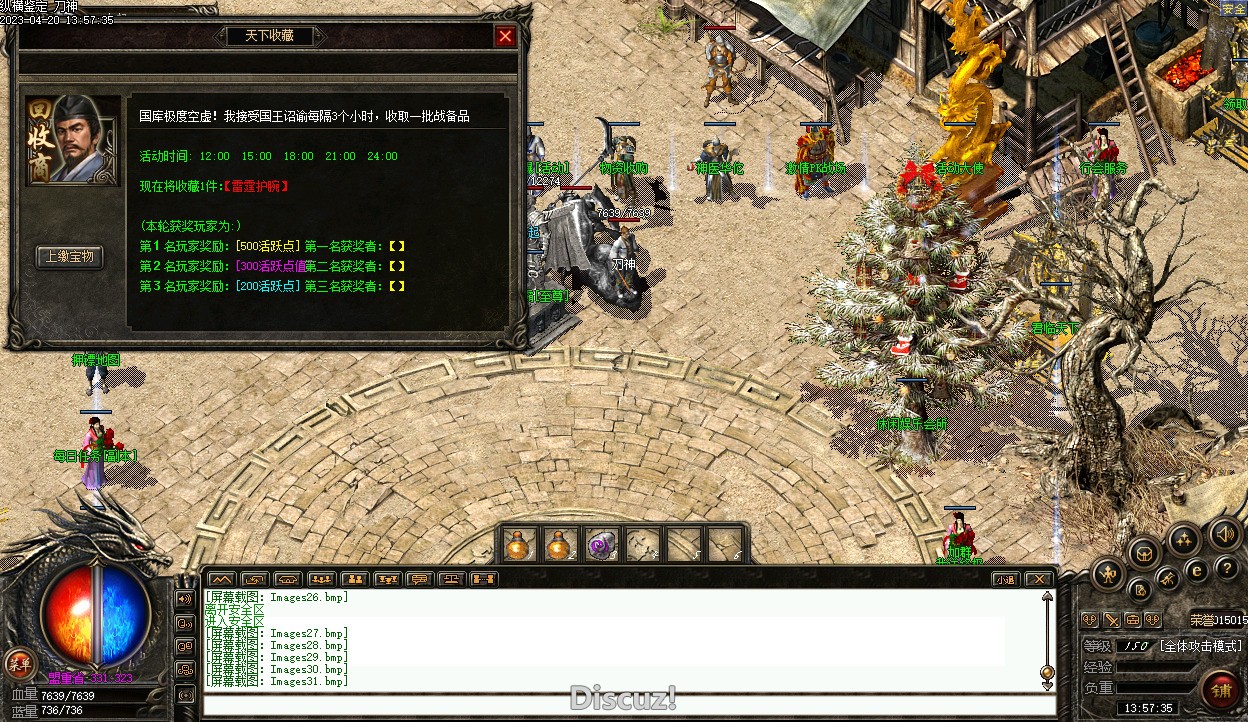Click the round 'e' icon button
This screenshot has height=722, width=1248.
pos(1196,570)
